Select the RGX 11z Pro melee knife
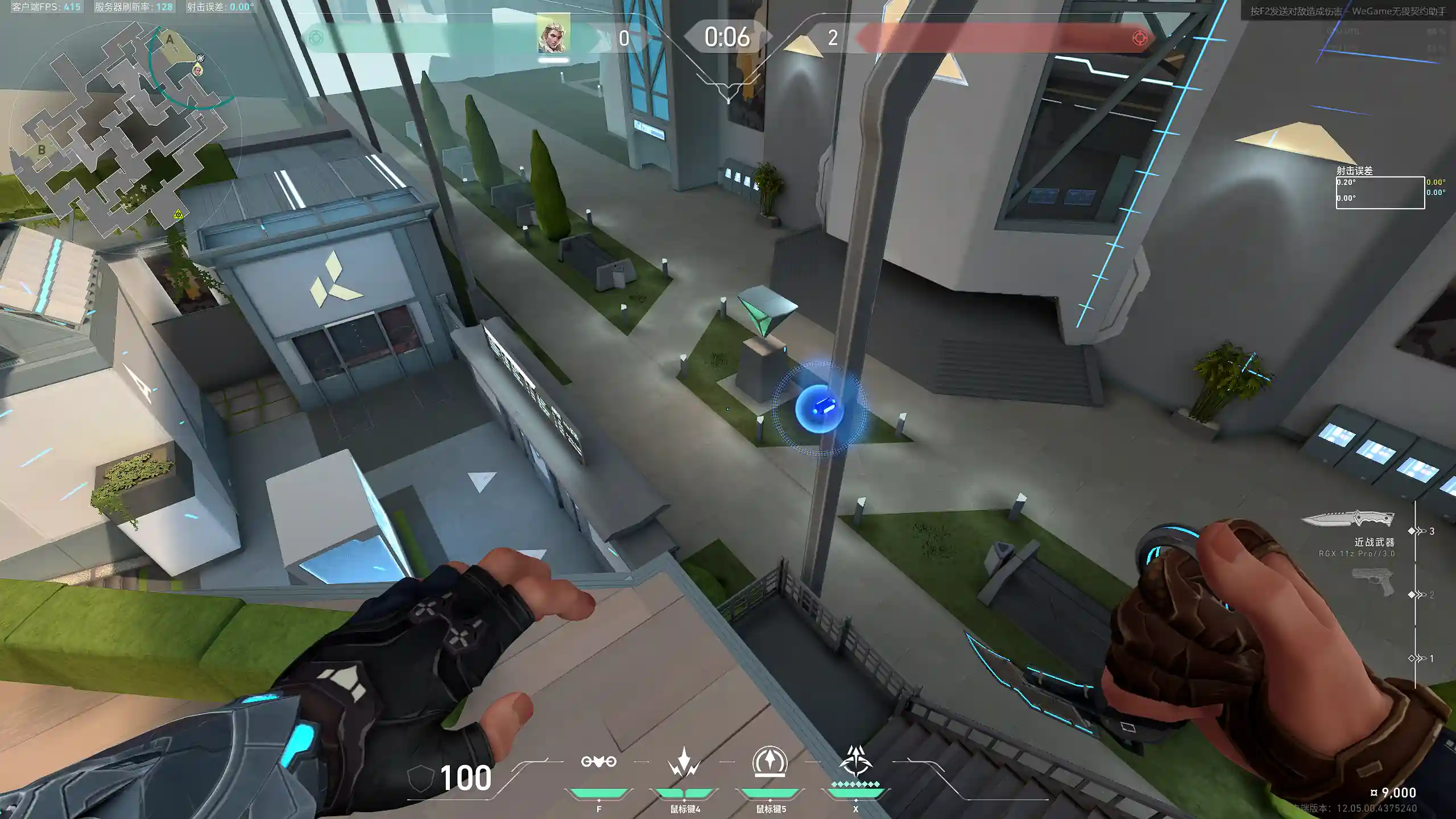Image resolution: width=1456 pixels, height=819 pixels. click(1348, 519)
